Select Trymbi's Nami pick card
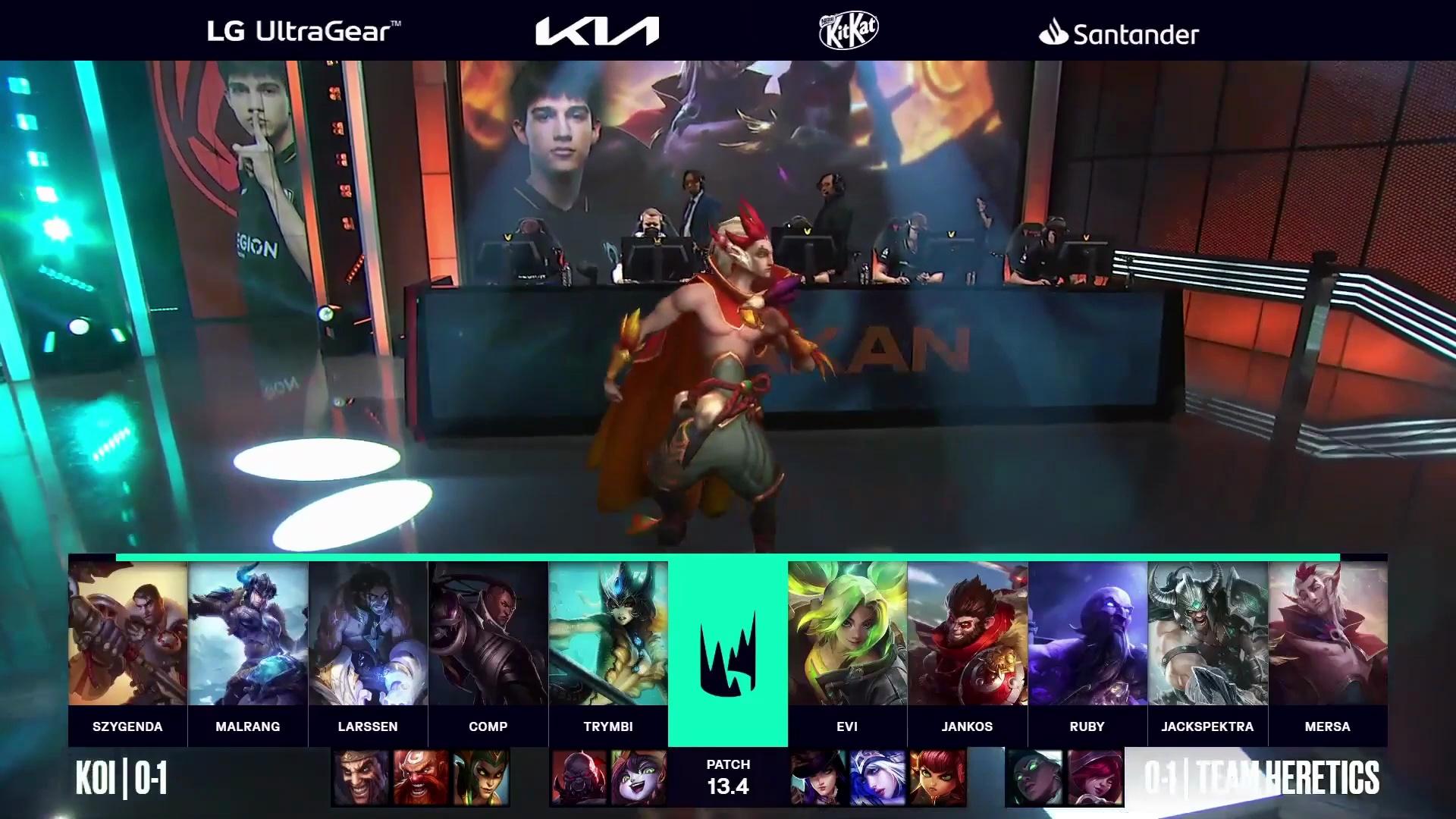This screenshot has height=819, width=1456. point(608,634)
